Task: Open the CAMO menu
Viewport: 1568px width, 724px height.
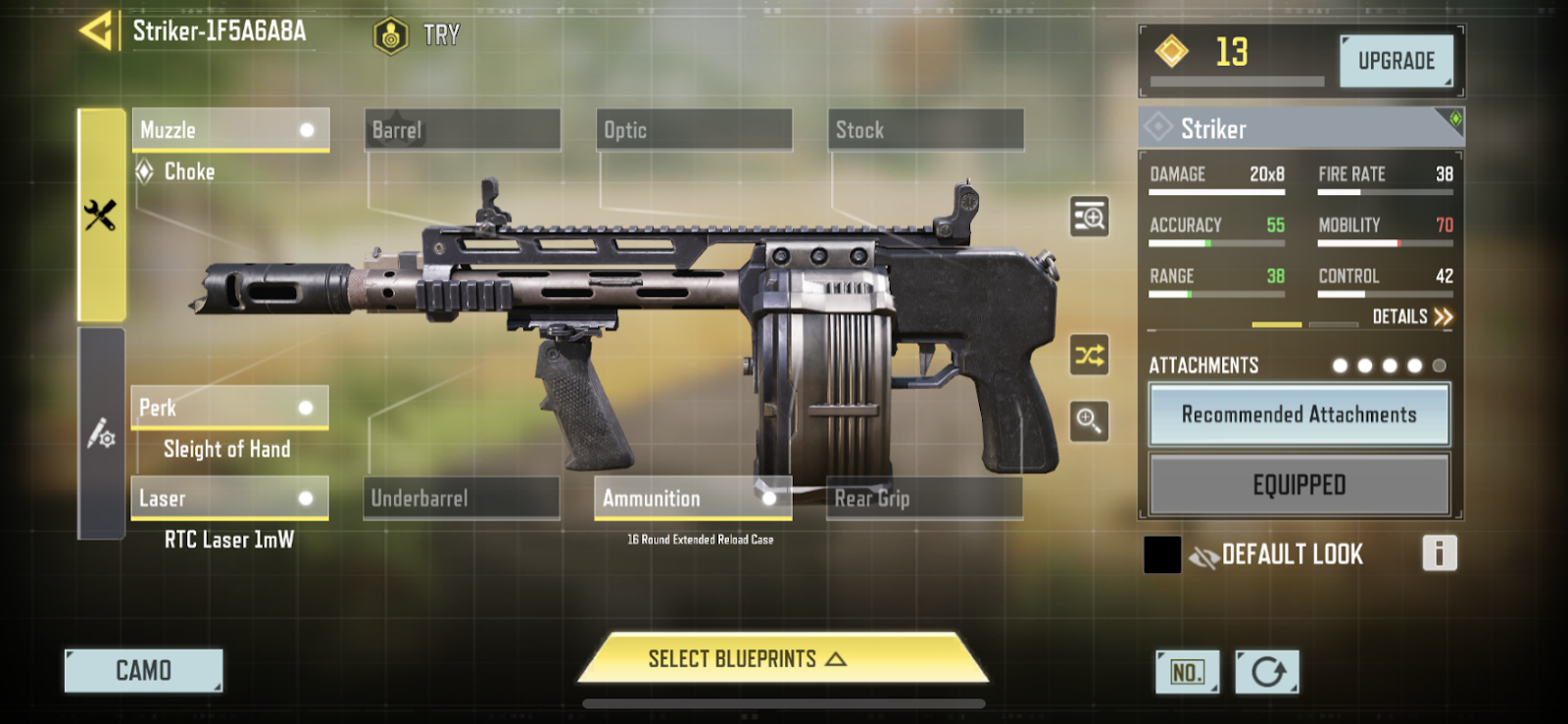Action: (x=143, y=671)
